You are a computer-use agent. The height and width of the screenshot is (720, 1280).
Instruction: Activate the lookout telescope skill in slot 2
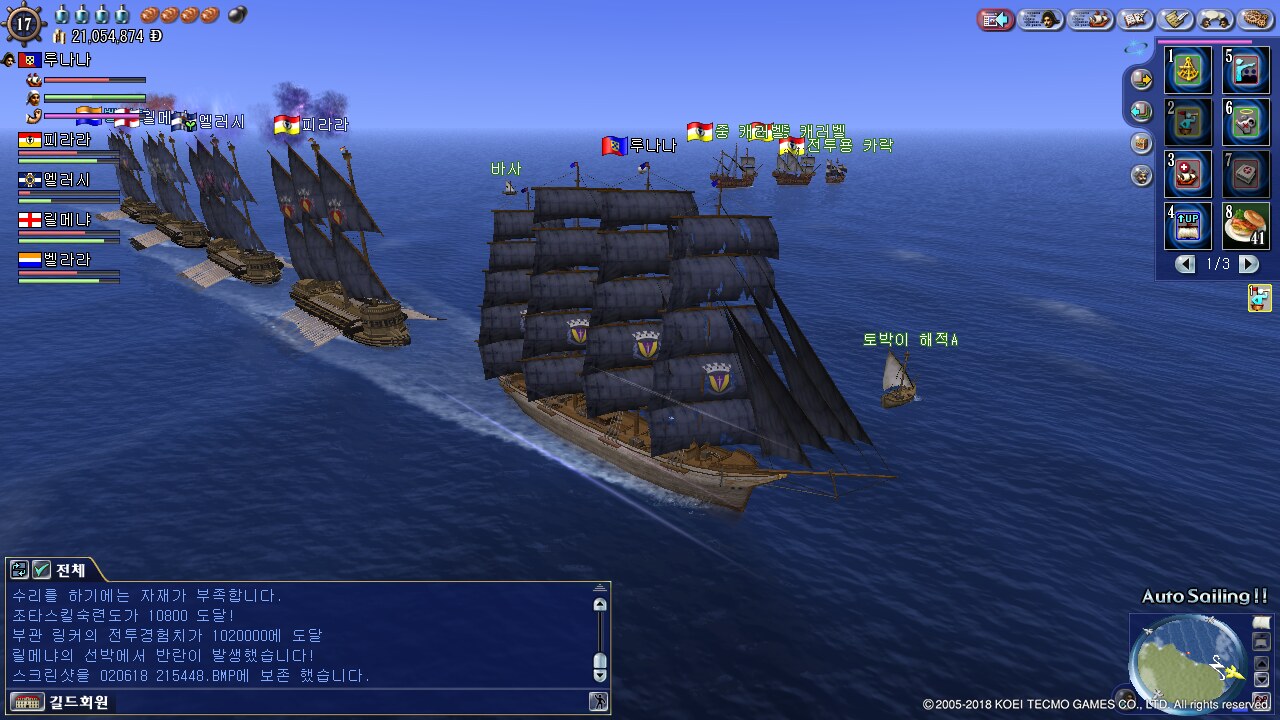[x=1188, y=122]
